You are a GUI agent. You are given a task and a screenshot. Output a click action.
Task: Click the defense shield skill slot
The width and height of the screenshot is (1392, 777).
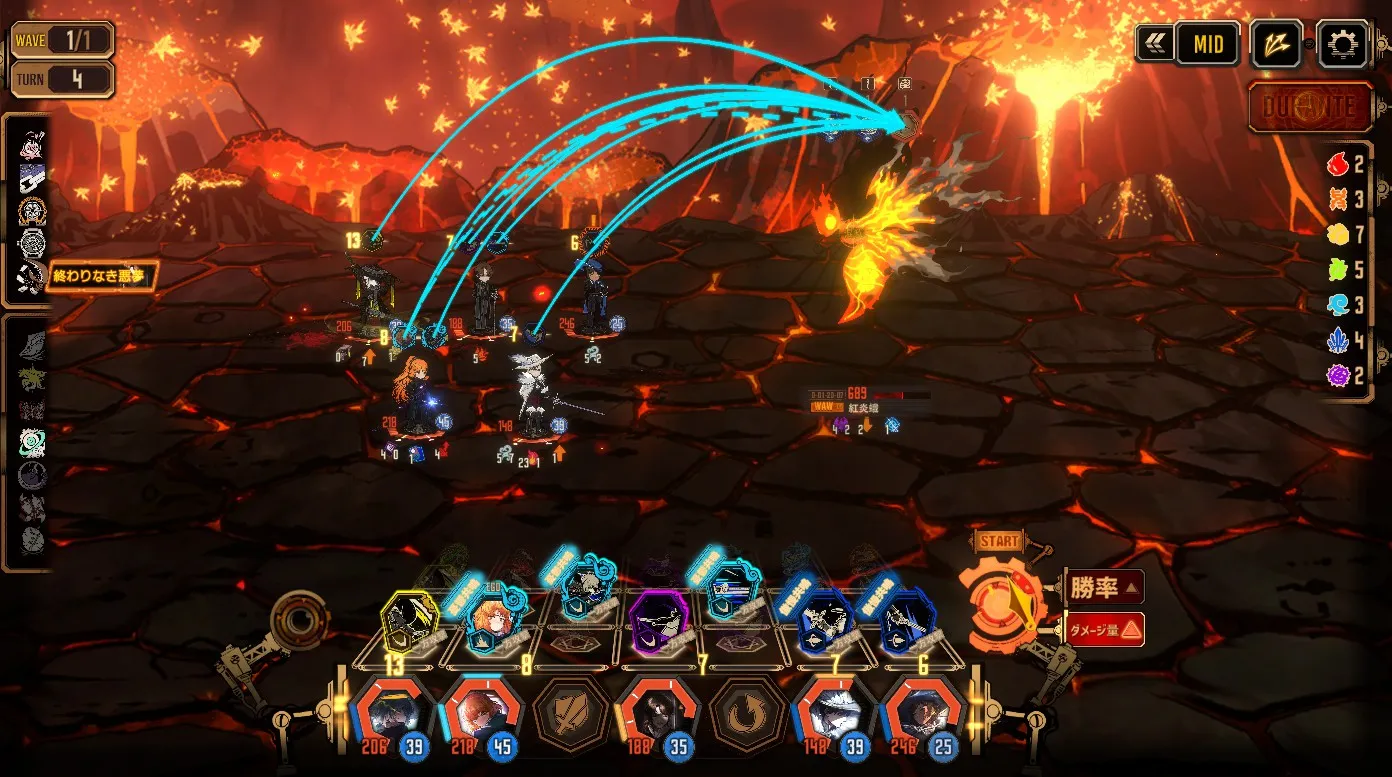tap(572, 714)
